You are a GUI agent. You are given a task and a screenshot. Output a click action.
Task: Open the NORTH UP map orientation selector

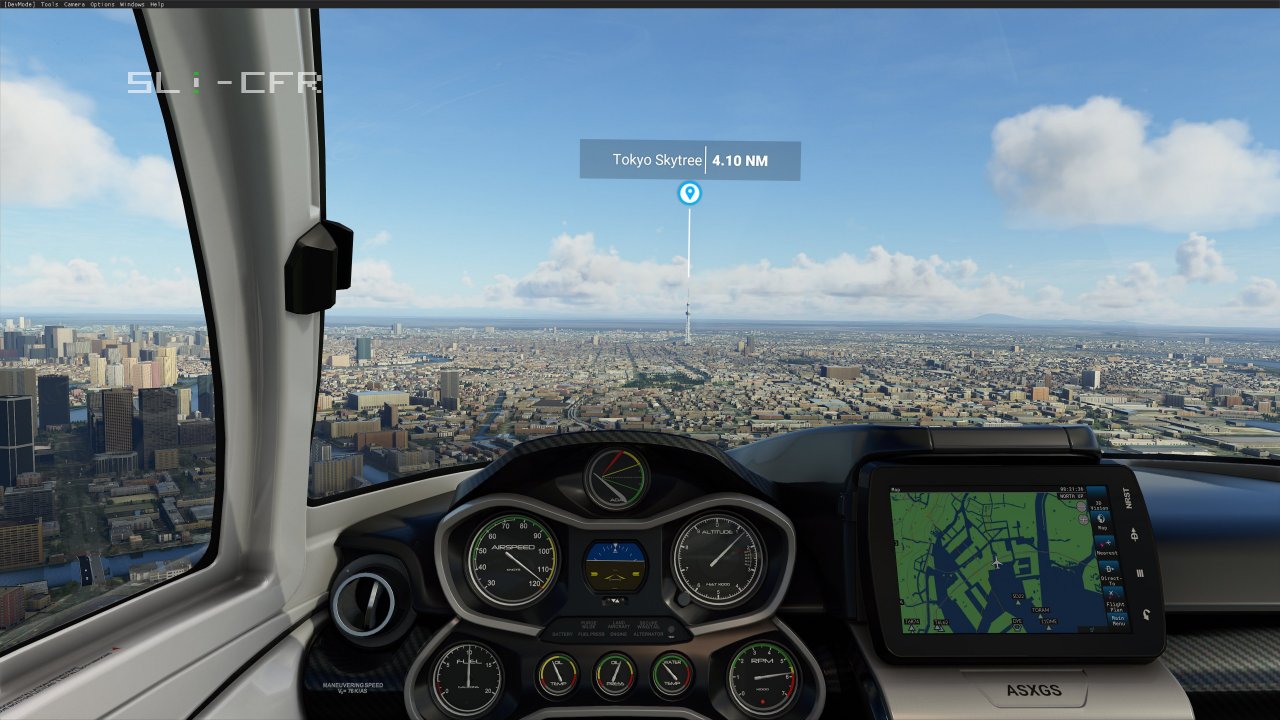click(1072, 496)
